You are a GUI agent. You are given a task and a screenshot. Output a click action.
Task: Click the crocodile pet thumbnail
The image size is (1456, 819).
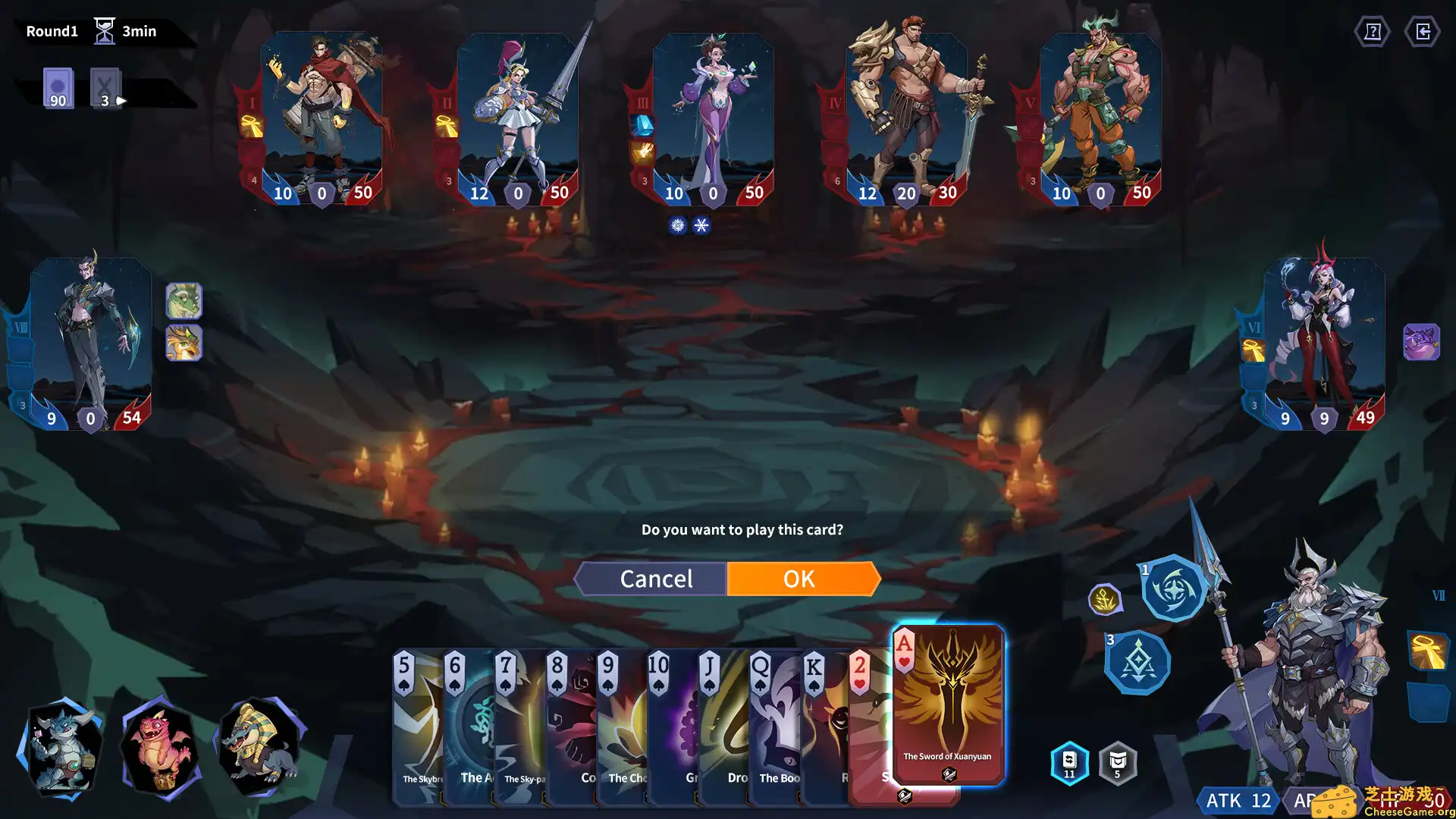[258, 747]
